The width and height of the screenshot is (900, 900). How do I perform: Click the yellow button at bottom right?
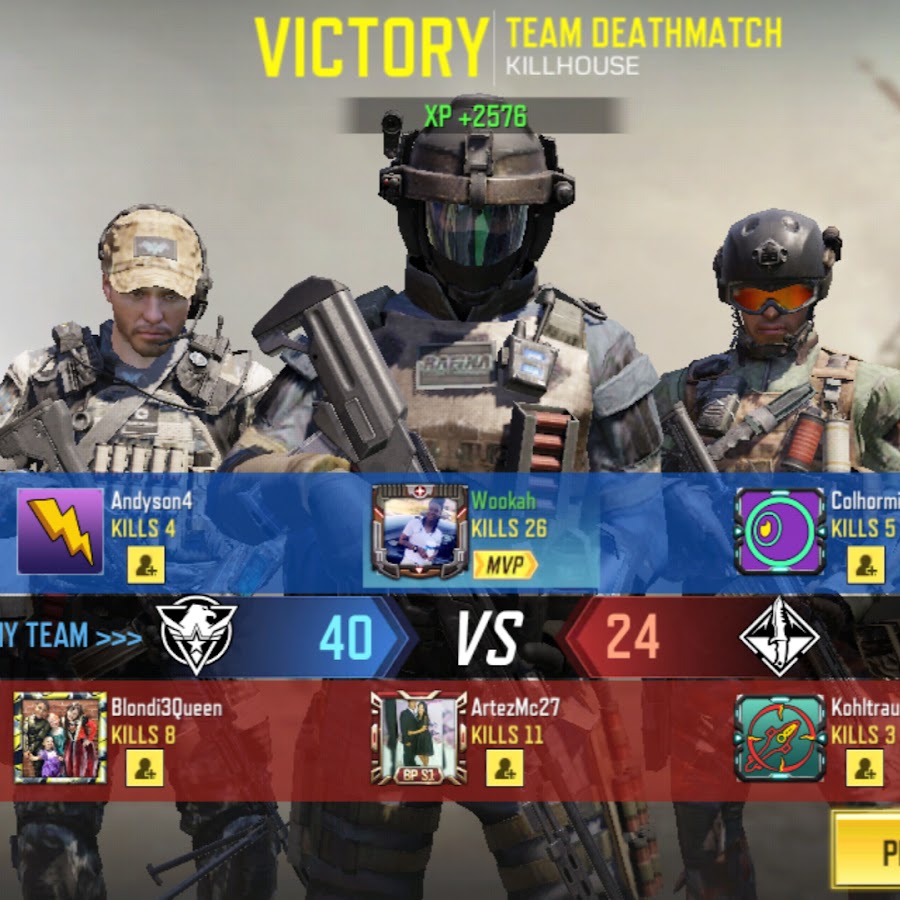click(868, 850)
